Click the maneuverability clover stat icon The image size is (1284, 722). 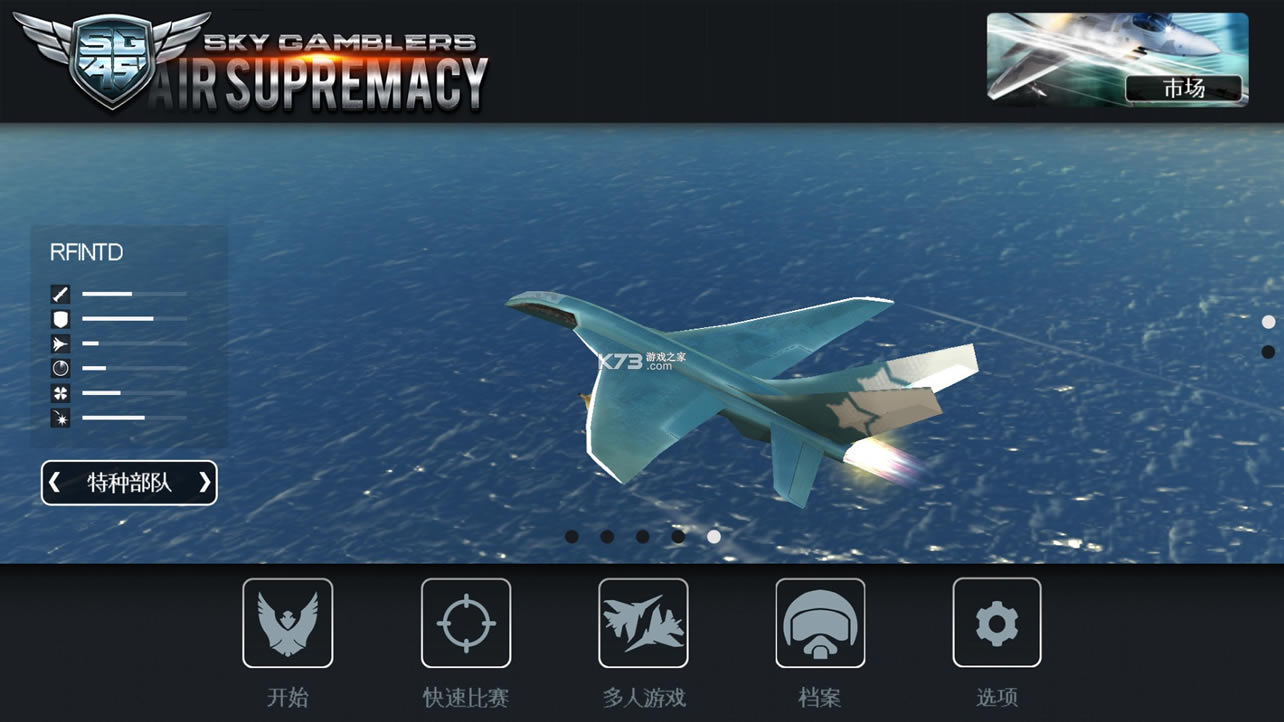(x=59, y=393)
